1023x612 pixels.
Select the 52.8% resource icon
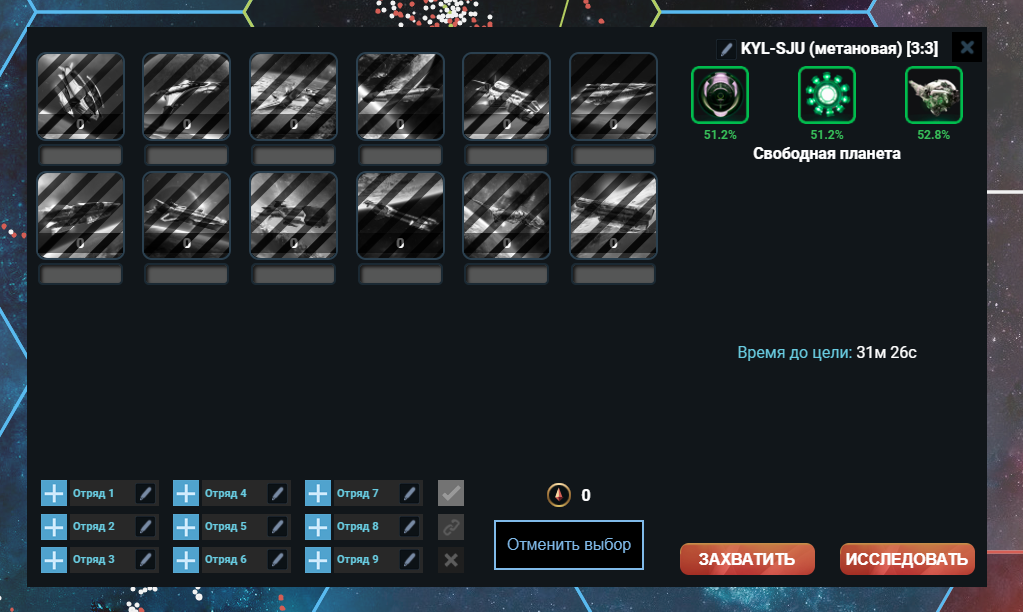pyautogui.click(x=934, y=95)
